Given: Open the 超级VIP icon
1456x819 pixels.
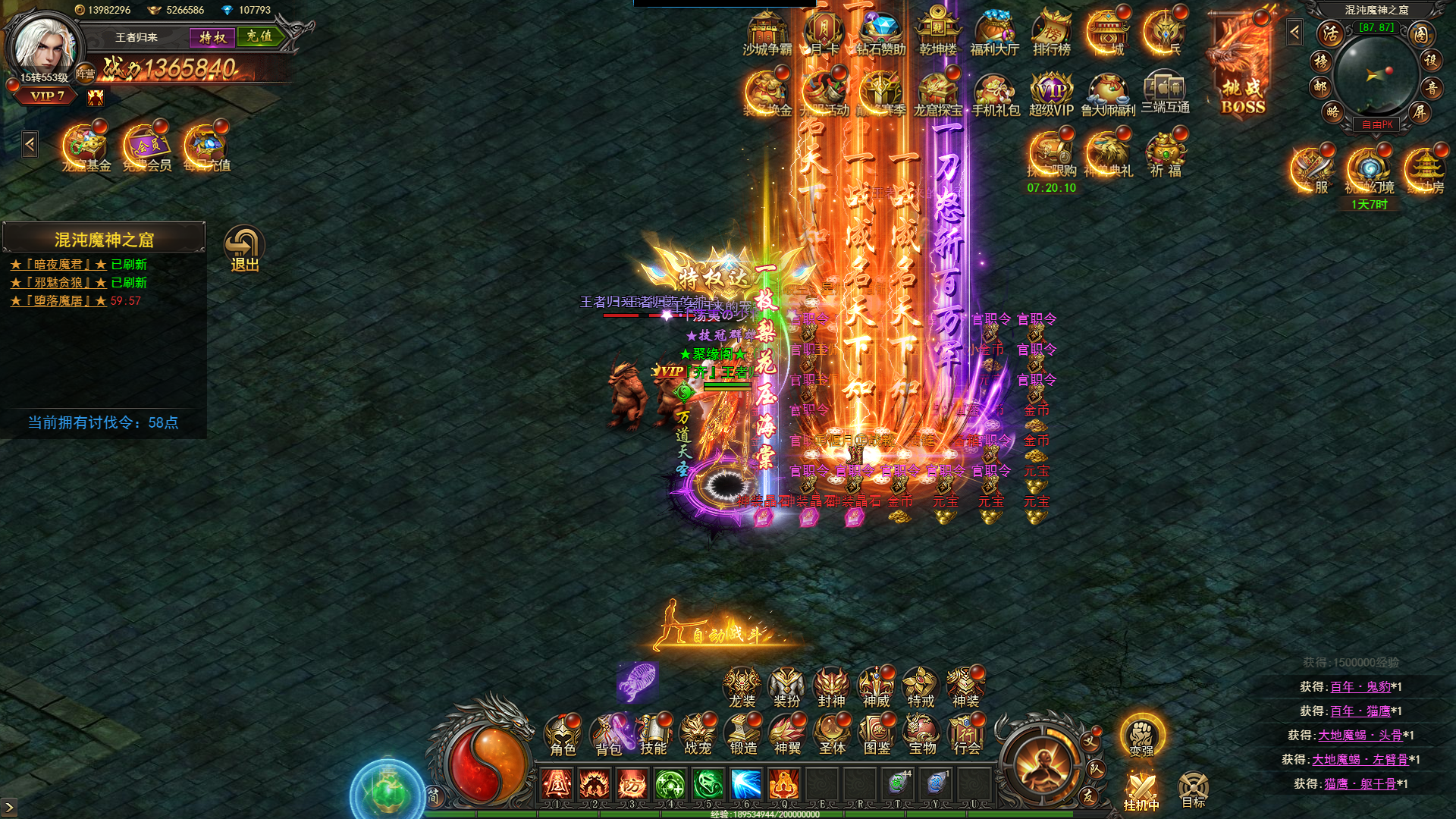Looking at the screenshot, I should point(1051,95).
